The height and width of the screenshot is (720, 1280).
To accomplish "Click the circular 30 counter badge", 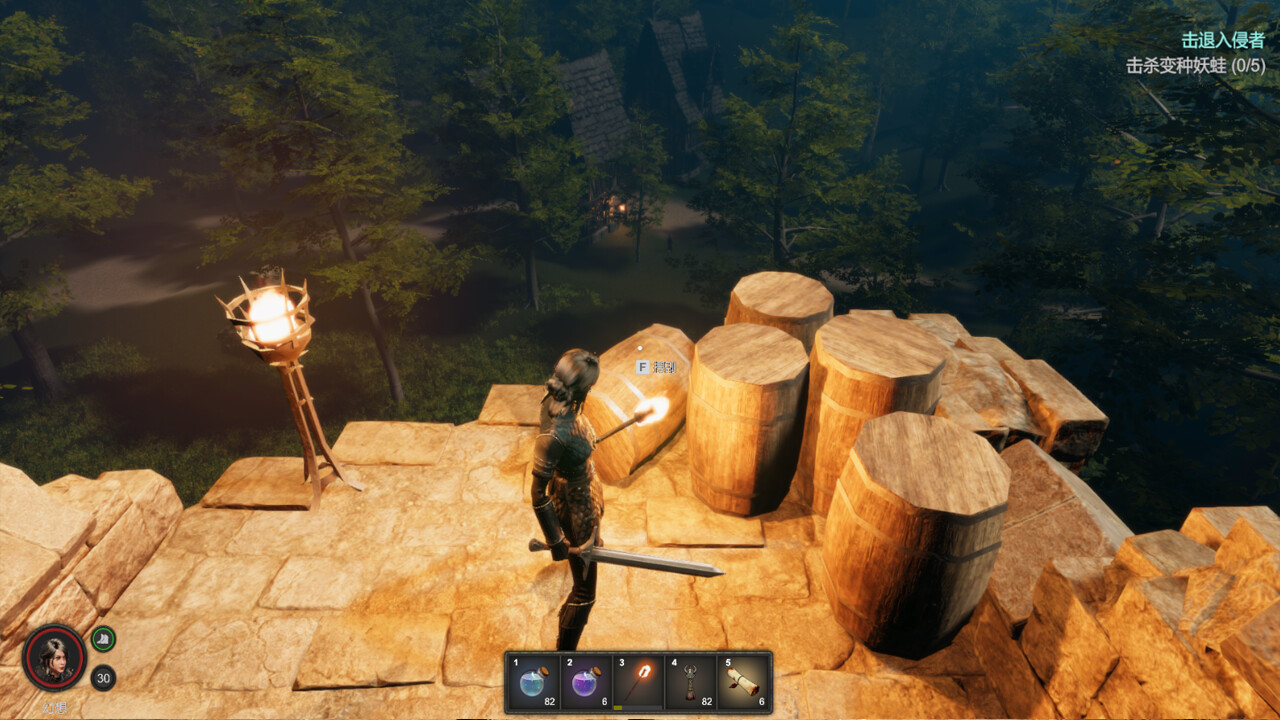I will 102,677.
